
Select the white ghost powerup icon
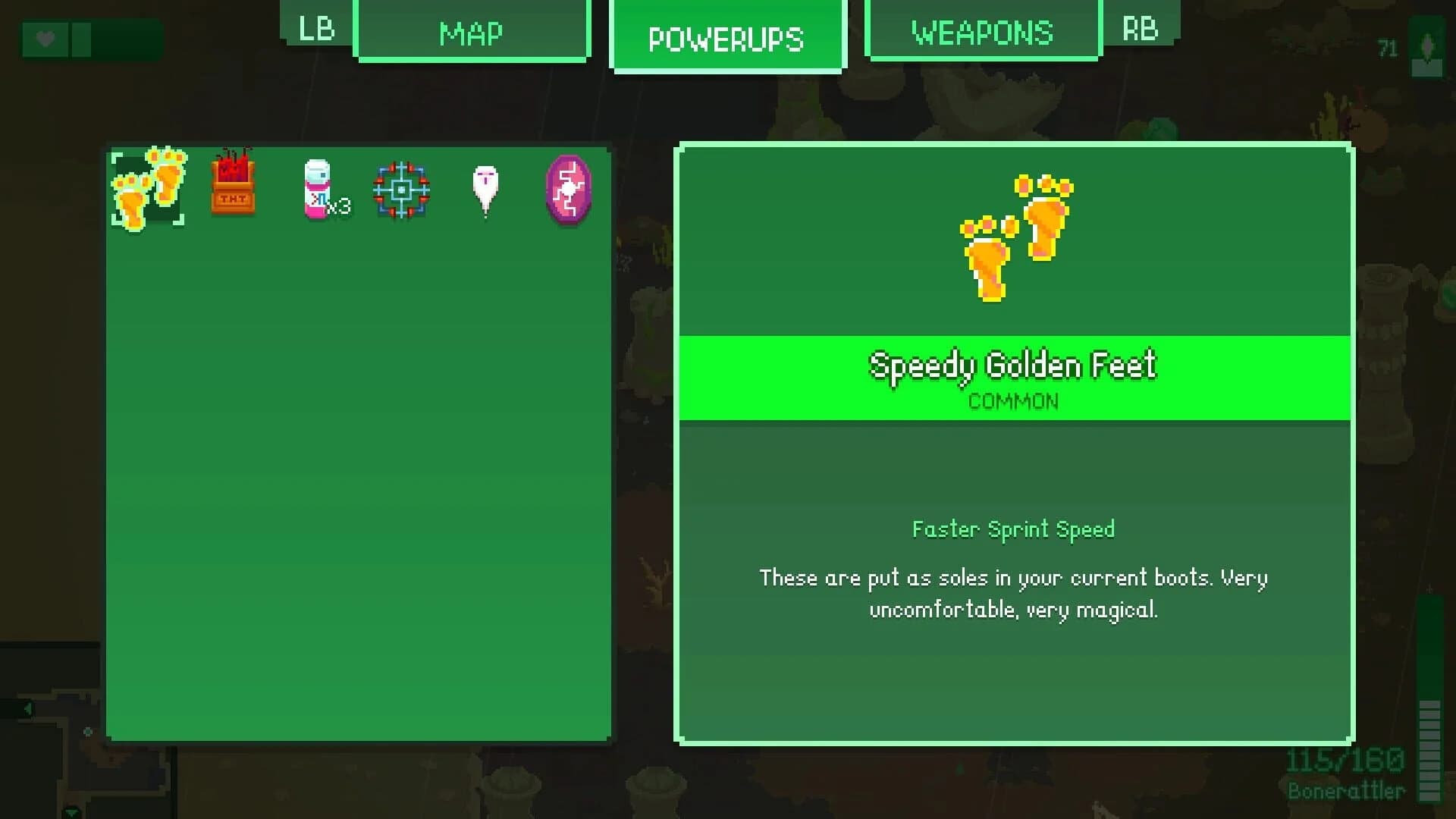[x=485, y=188]
